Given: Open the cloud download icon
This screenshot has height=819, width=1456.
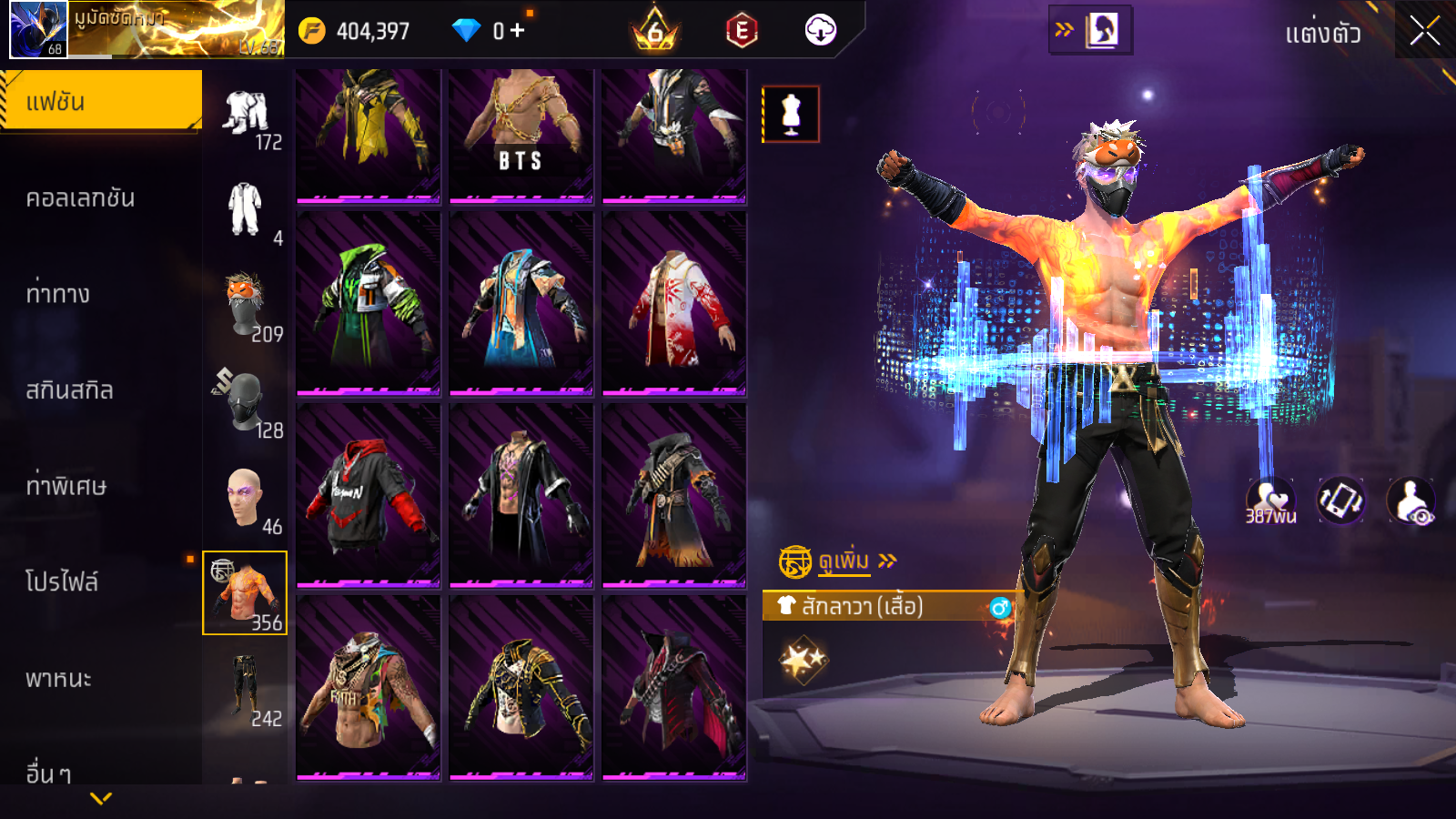Looking at the screenshot, I should [820, 31].
